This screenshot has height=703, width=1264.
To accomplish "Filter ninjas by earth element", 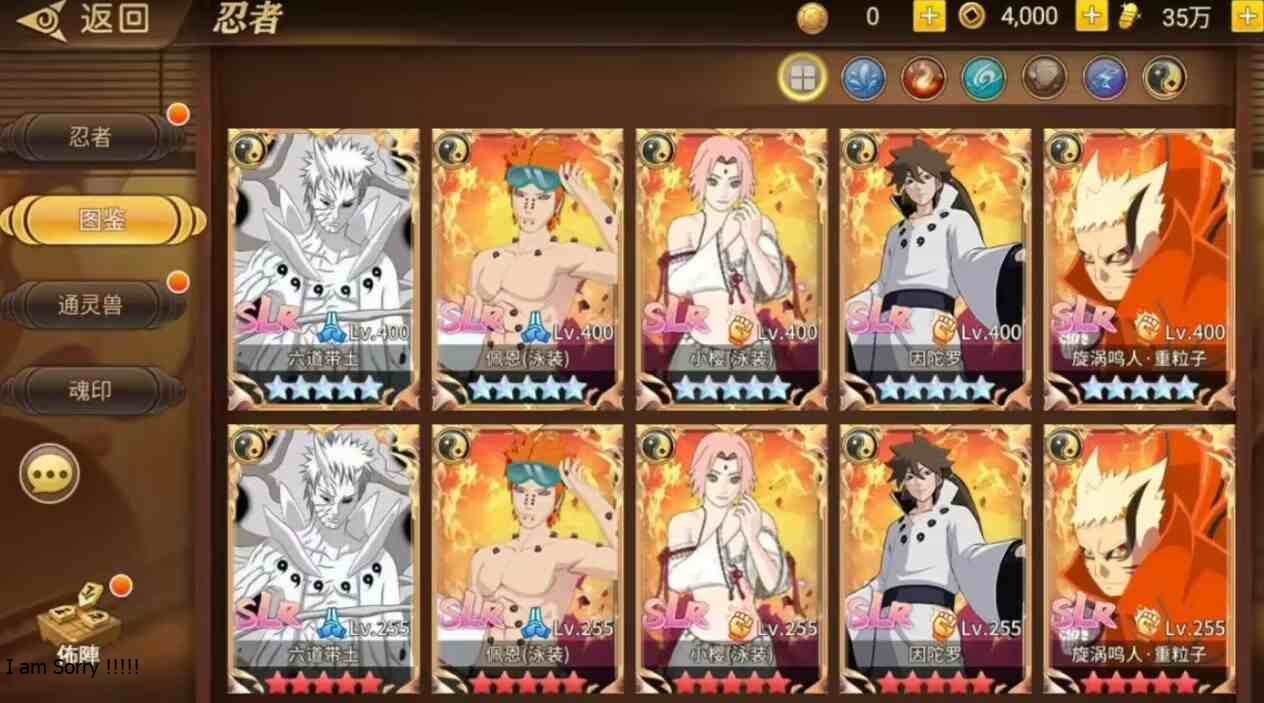I will click(1044, 78).
